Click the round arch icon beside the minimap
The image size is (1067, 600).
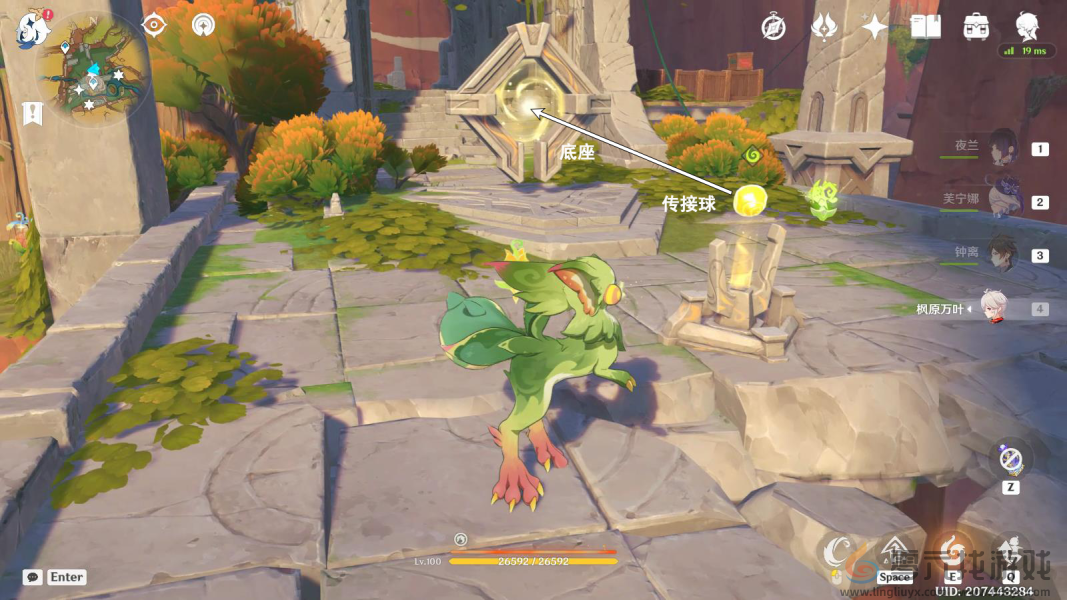click(x=204, y=25)
